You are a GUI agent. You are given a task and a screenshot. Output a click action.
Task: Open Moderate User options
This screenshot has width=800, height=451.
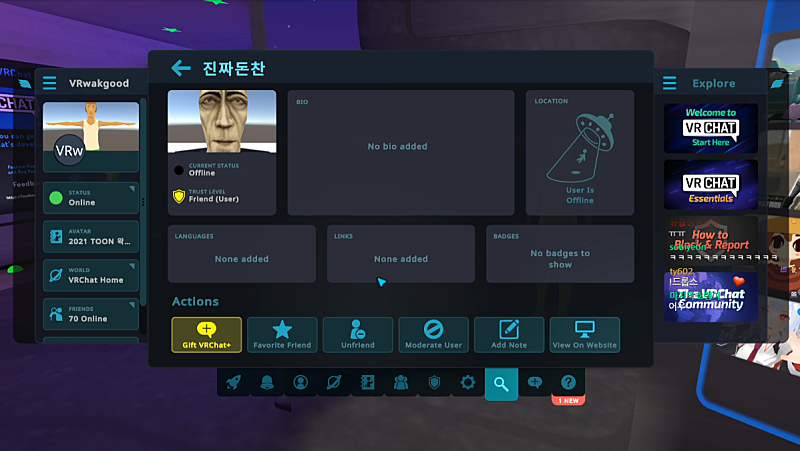433,334
